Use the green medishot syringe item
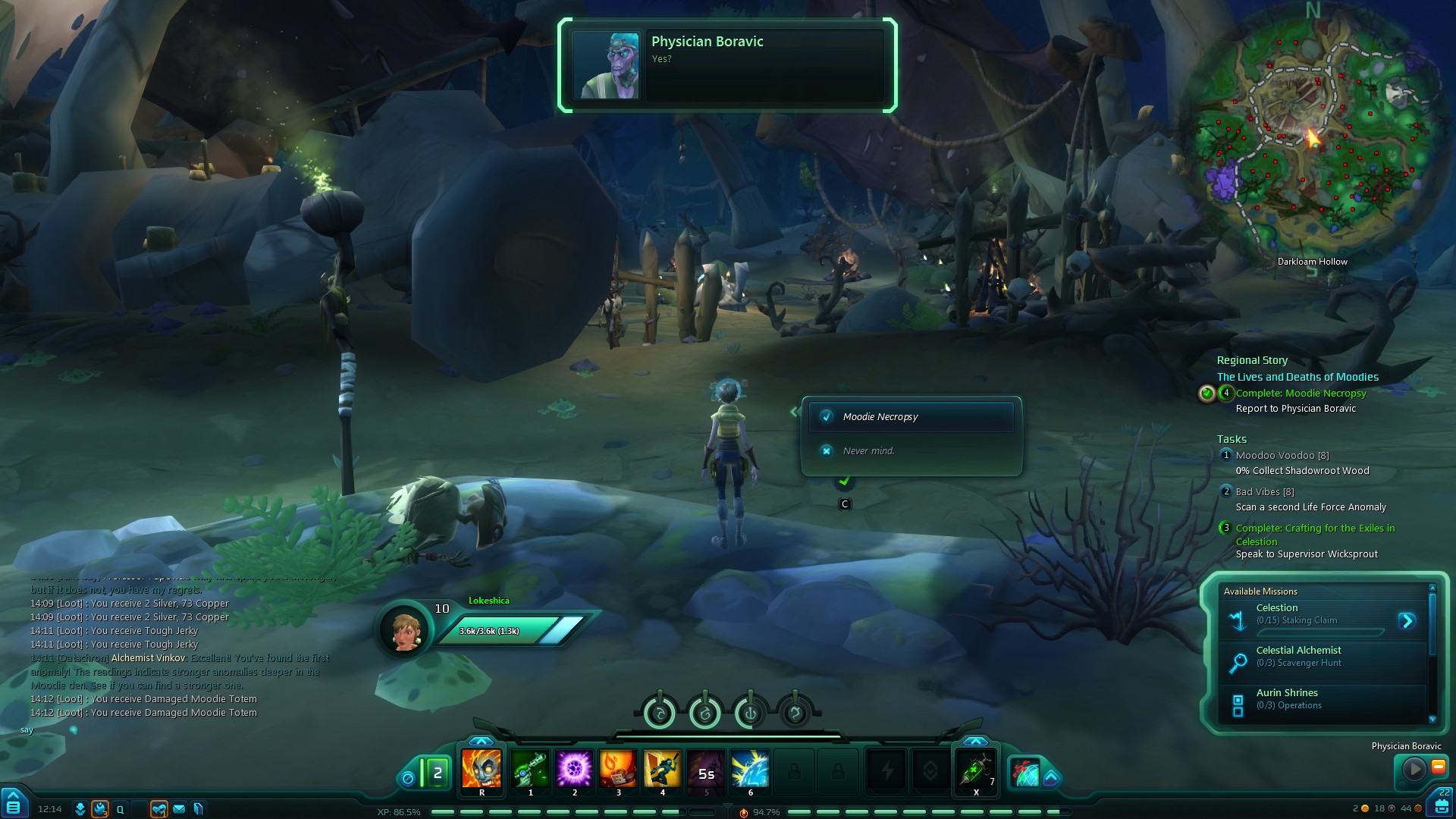The width and height of the screenshot is (1456, 819). click(975, 770)
